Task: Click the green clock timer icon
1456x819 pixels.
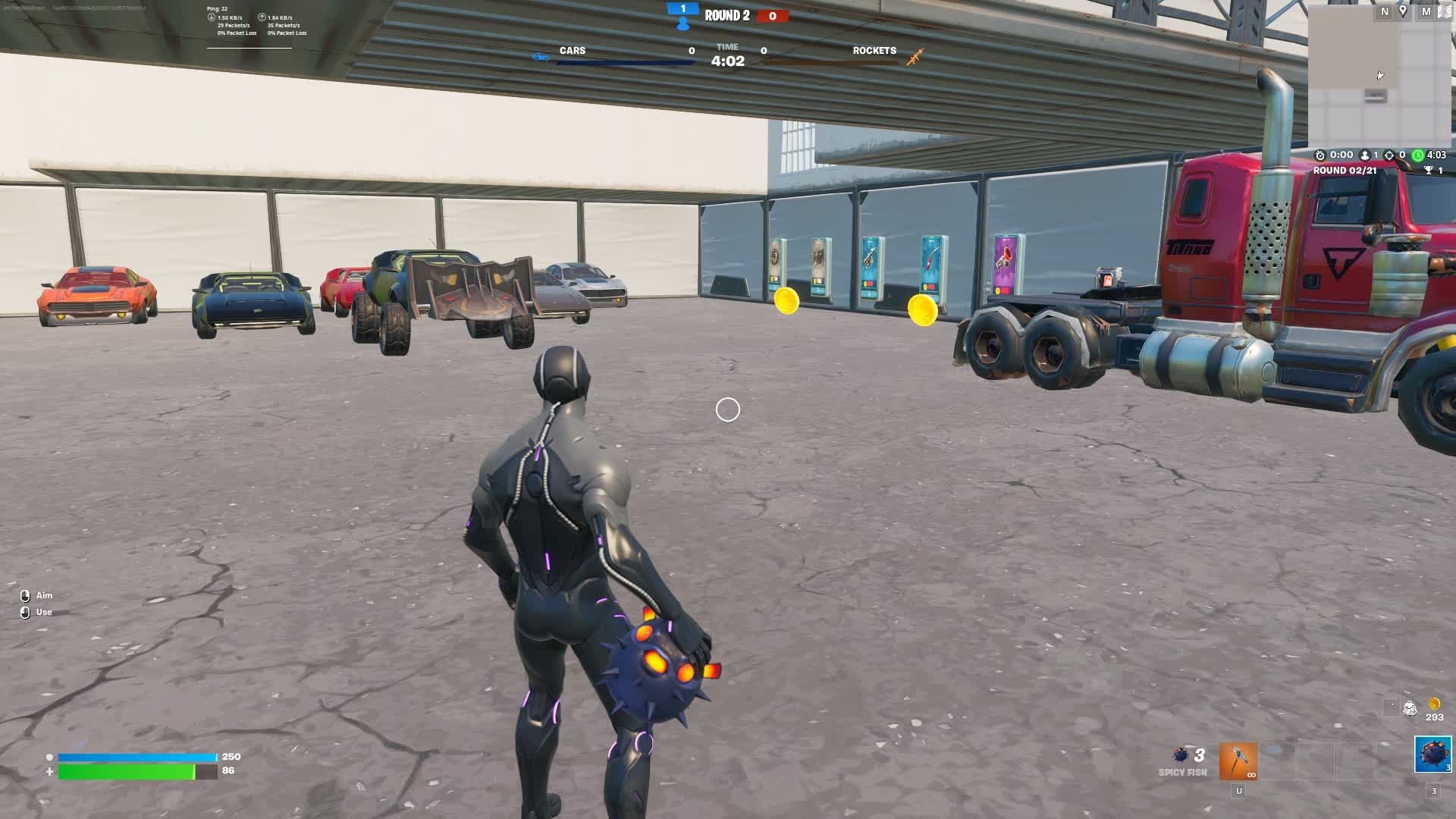Action: [x=1419, y=155]
